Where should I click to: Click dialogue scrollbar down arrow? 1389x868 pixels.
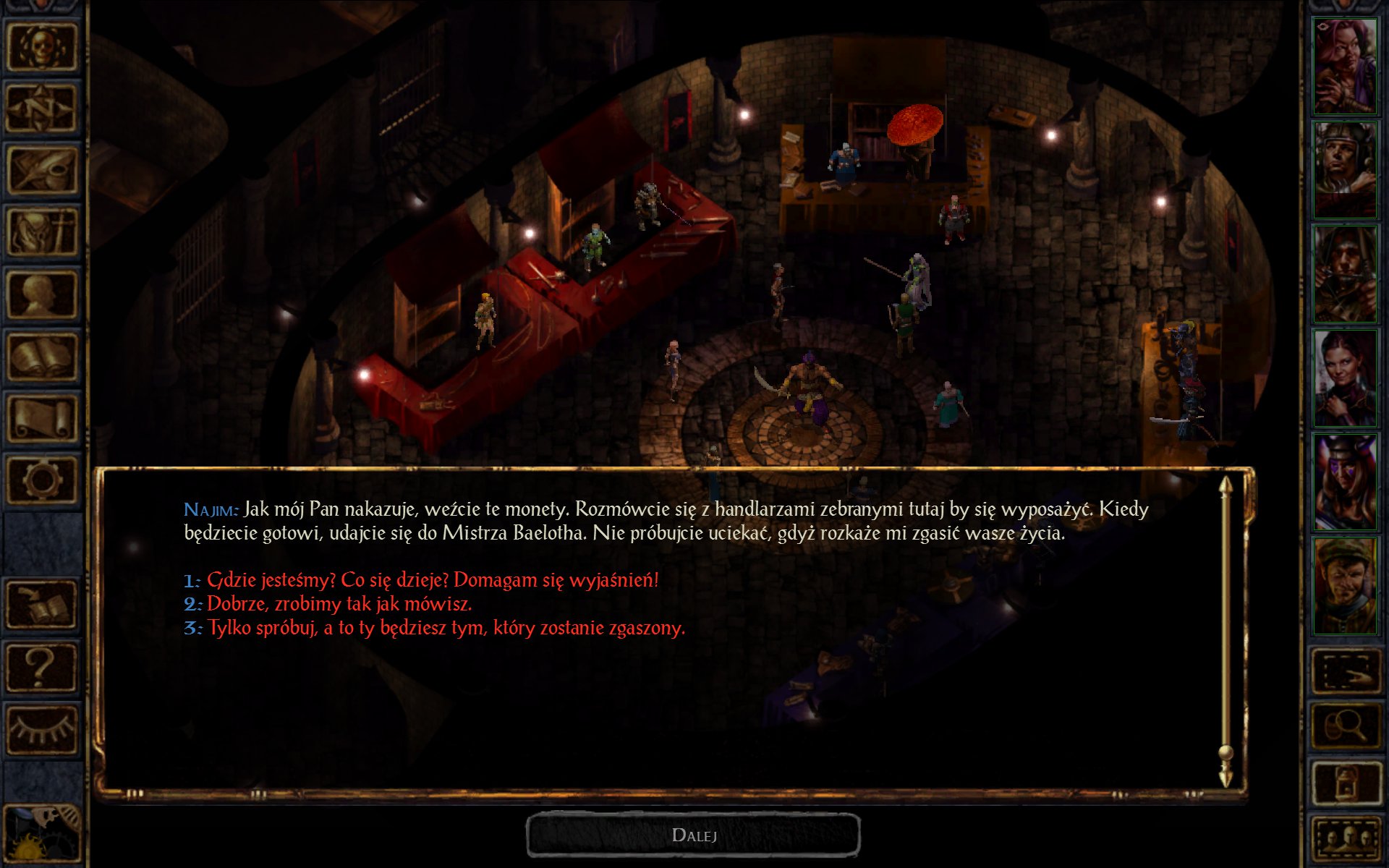[1226, 778]
